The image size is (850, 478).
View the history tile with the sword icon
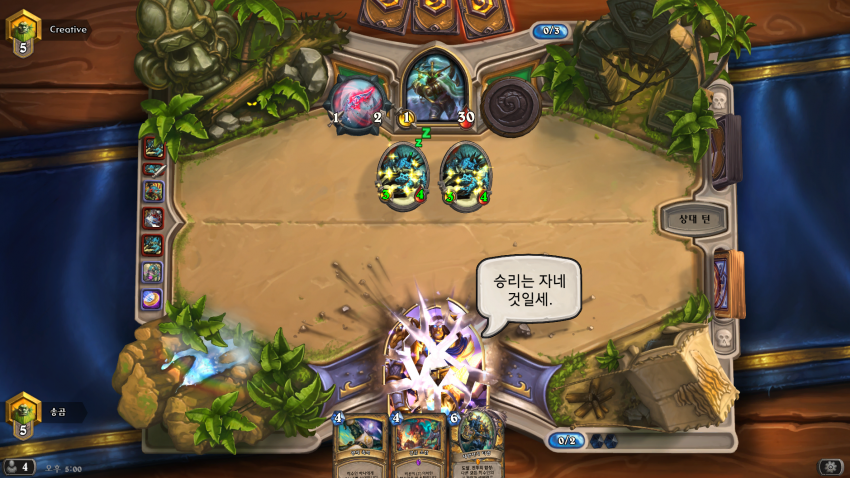click(153, 169)
